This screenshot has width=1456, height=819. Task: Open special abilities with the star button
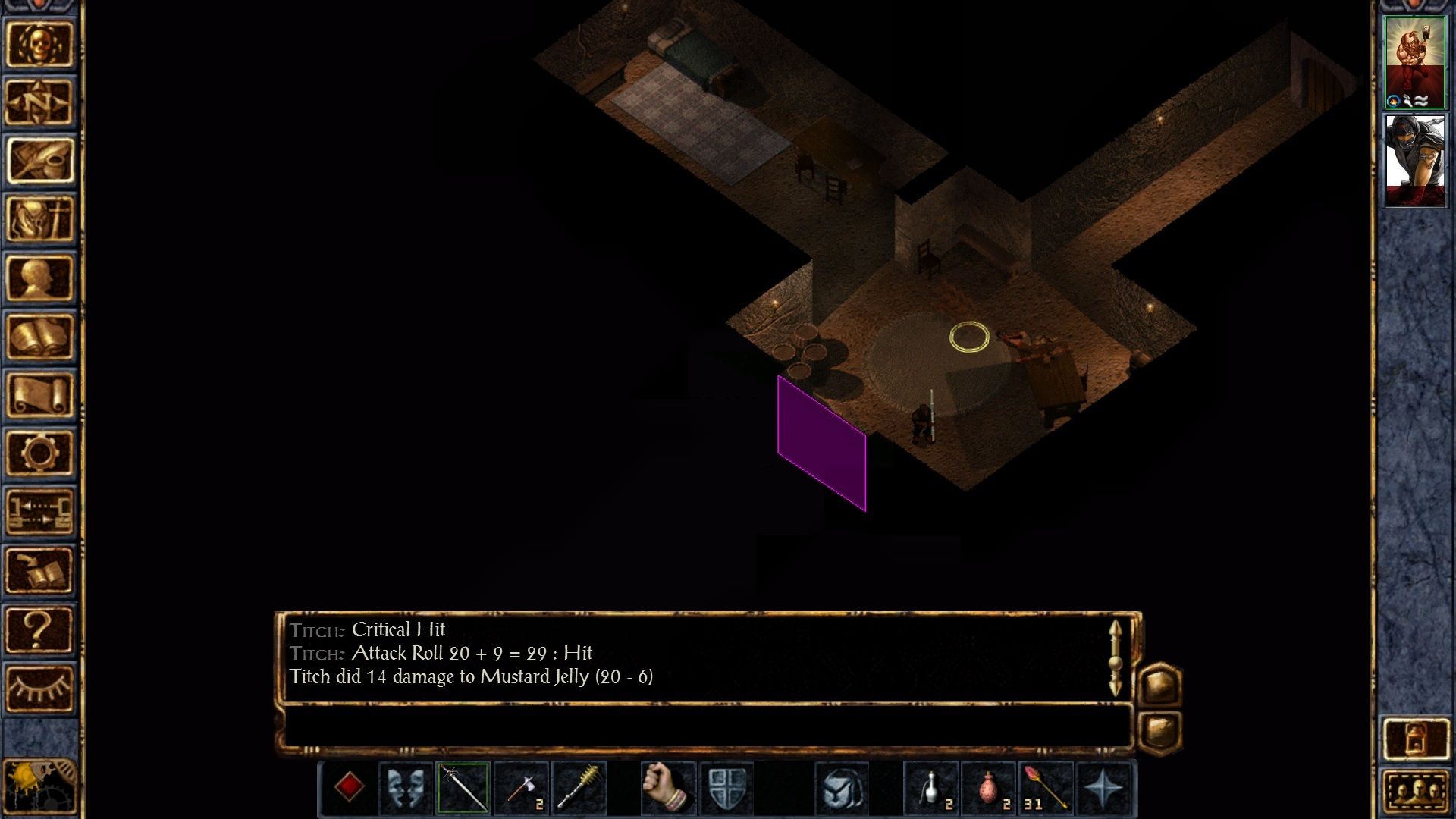tap(1103, 788)
